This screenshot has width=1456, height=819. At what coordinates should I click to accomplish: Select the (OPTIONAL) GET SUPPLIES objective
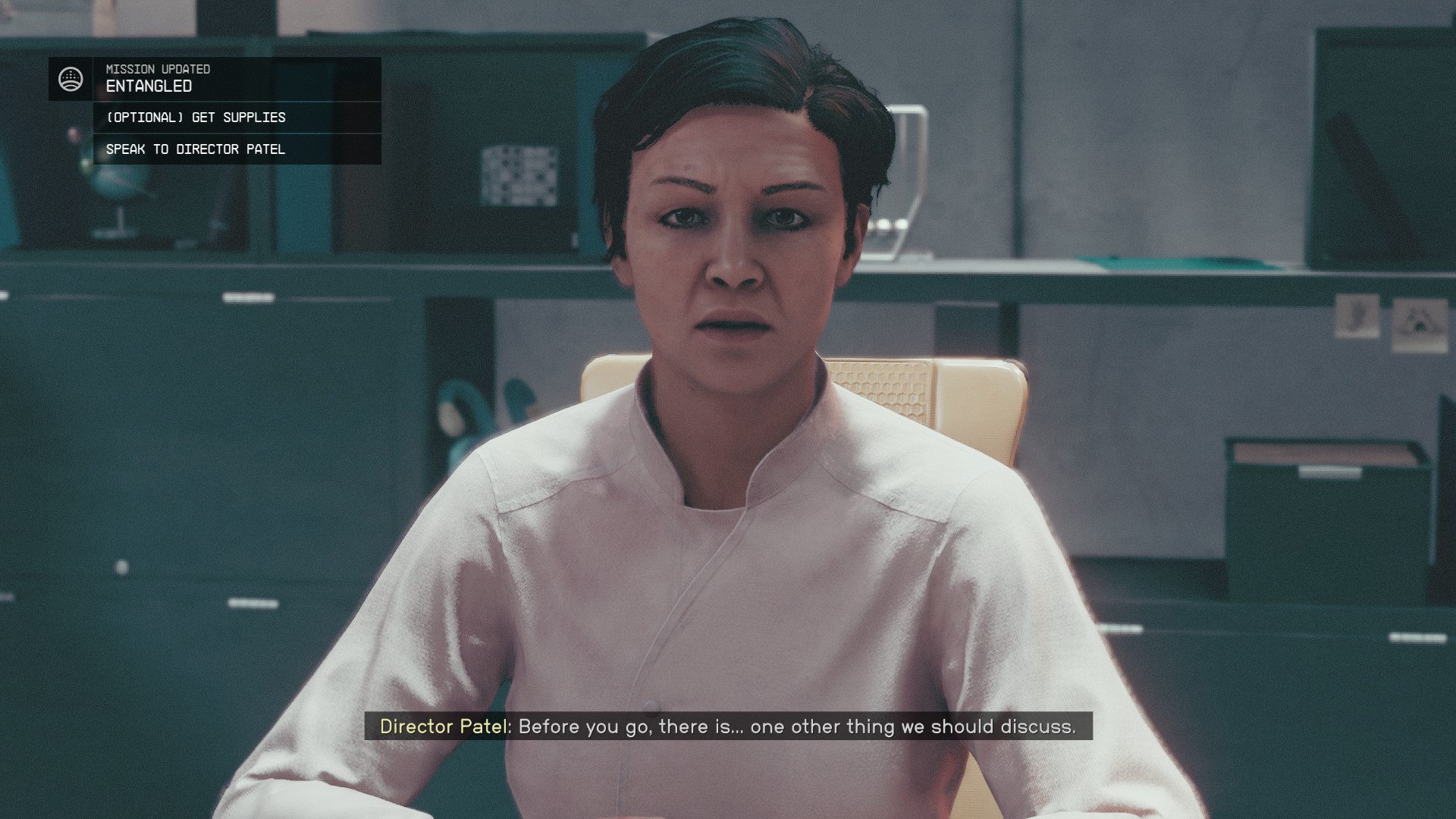coord(196,118)
